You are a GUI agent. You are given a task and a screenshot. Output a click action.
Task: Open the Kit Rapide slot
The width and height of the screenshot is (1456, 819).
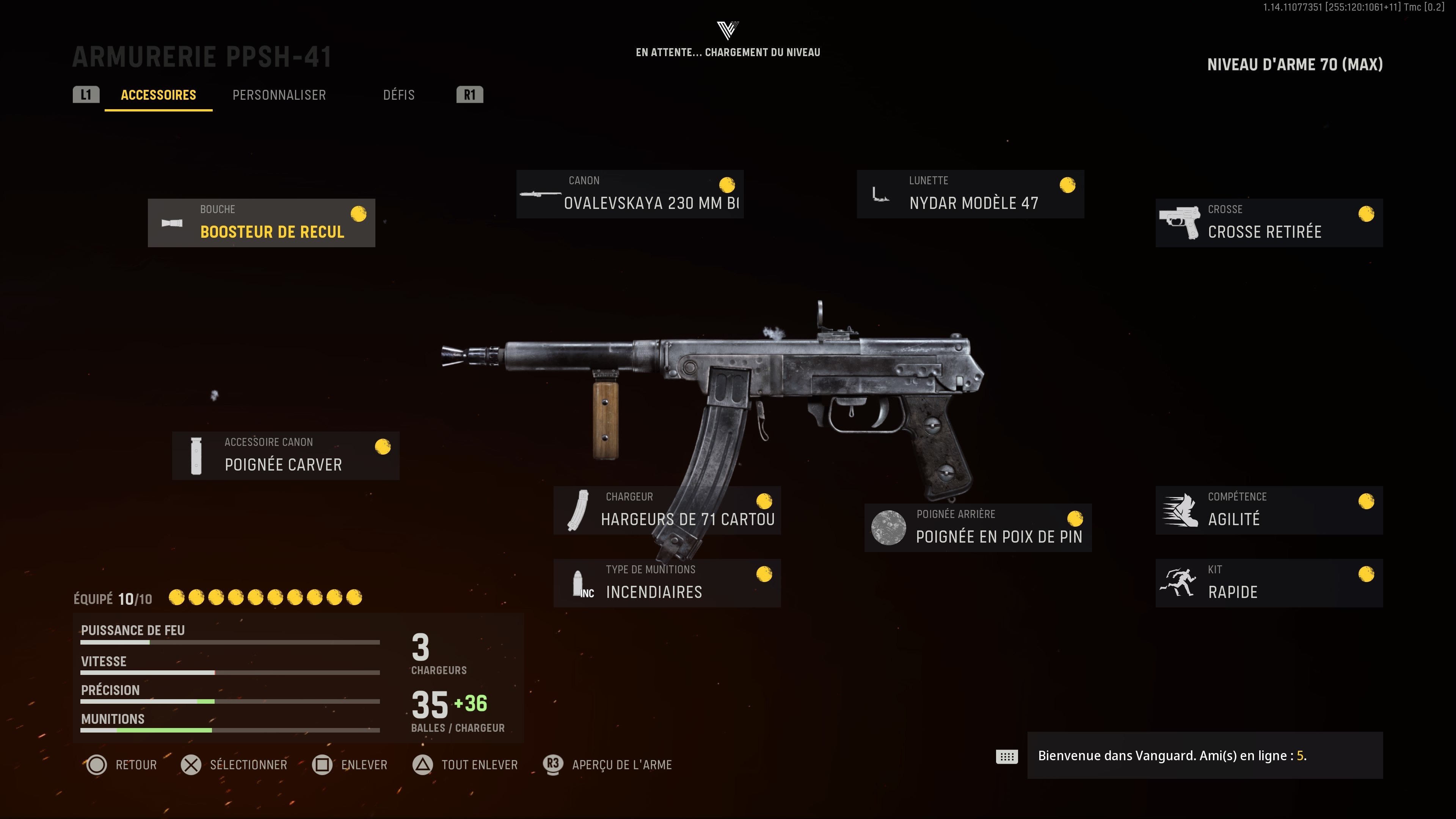(1269, 583)
